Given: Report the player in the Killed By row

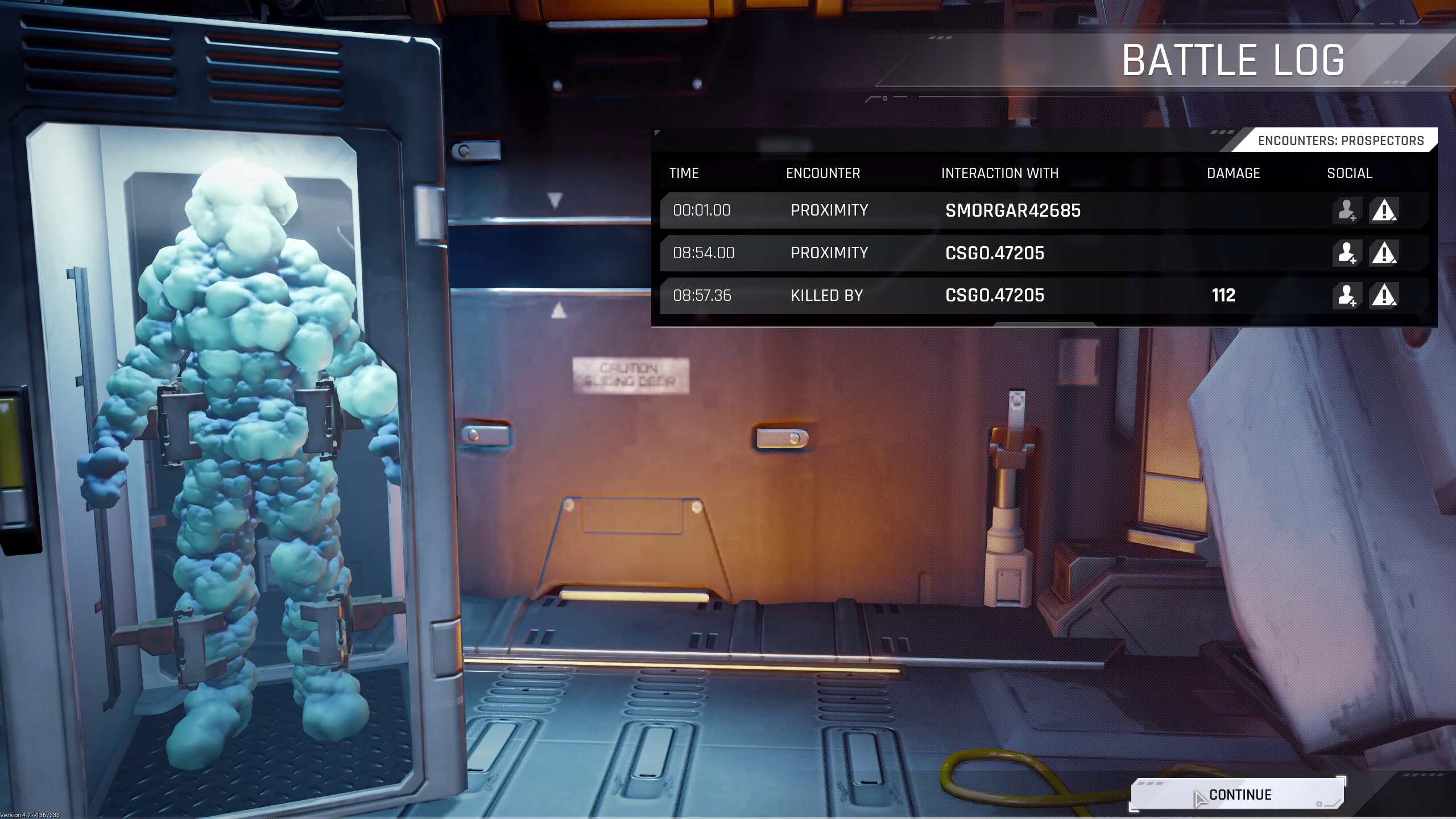Looking at the screenshot, I should tap(1383, 296).
